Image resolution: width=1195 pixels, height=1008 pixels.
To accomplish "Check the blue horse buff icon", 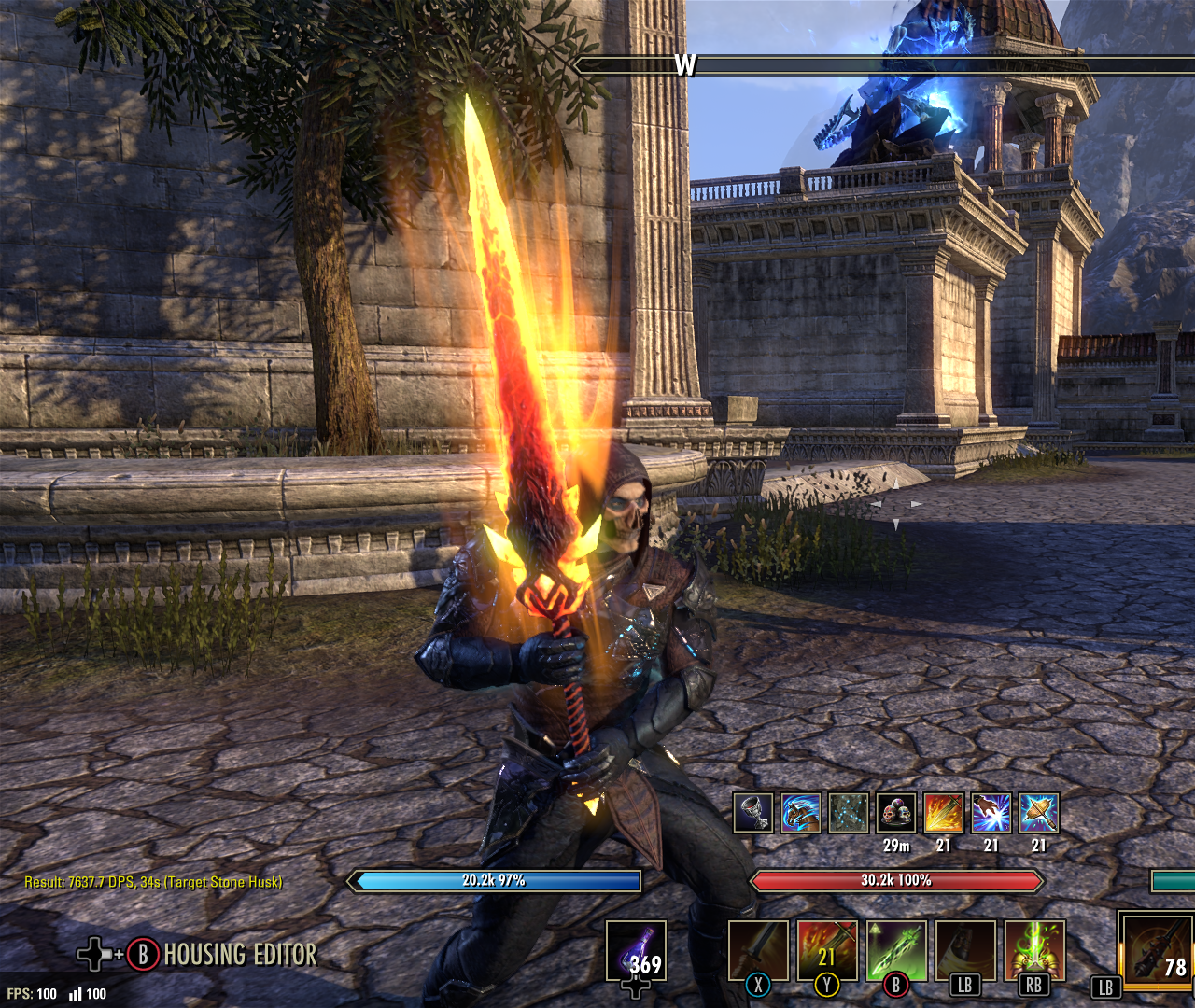I will [x=801, y=813].
